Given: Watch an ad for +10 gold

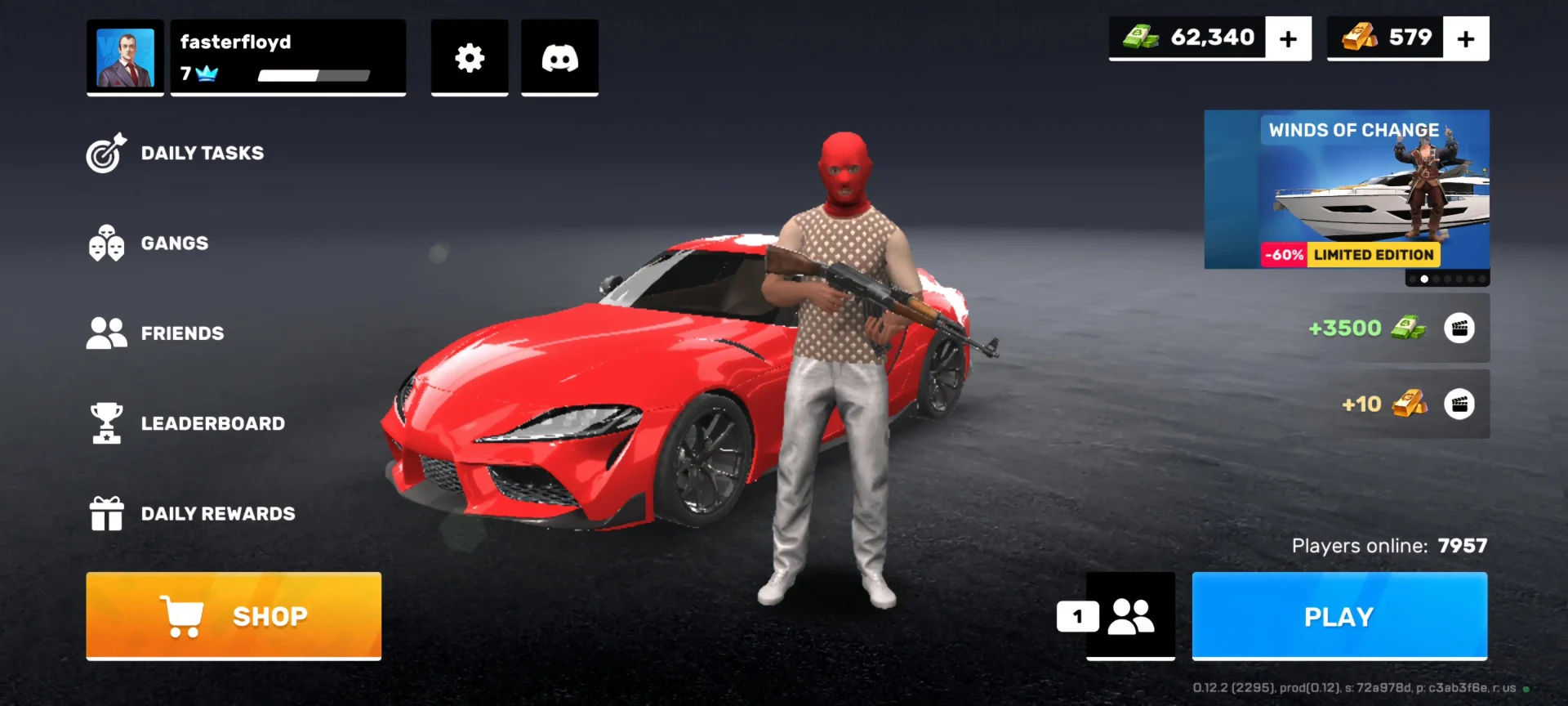Looking at the screenshot, I should [1459, 404].
